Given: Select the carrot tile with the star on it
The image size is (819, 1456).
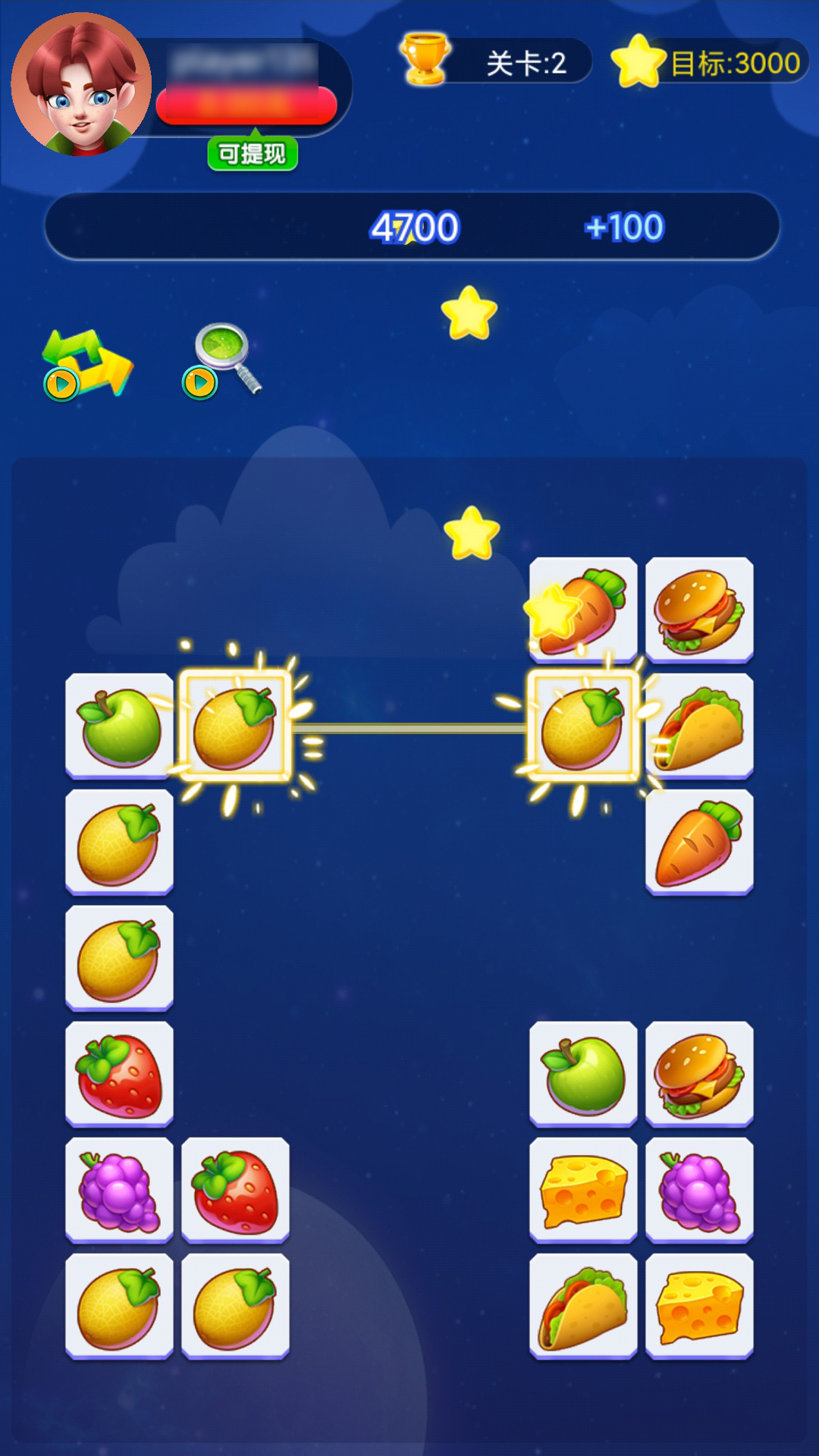Looking at the screenshot, I should [x=583, y=610].
